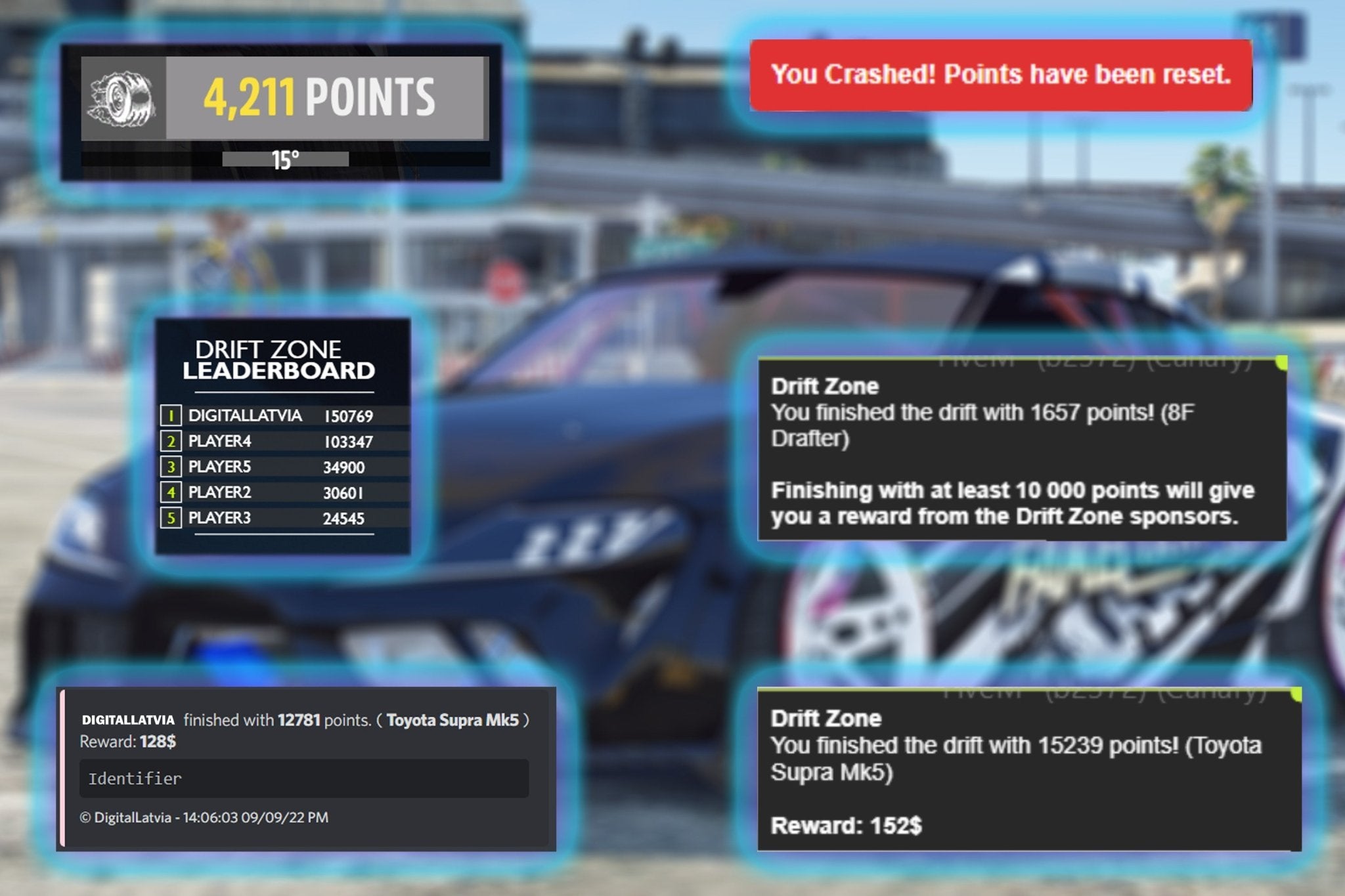Click the rank 1 number badge on leaderboard
The image size is (1345, 896).
tap(172, 416)
